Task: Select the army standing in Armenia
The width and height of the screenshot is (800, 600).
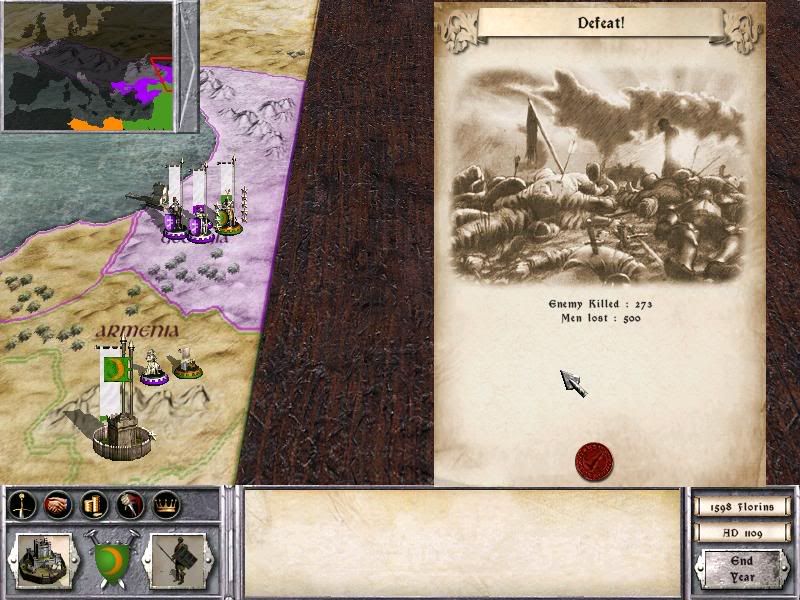Action: tap(153, 366)
